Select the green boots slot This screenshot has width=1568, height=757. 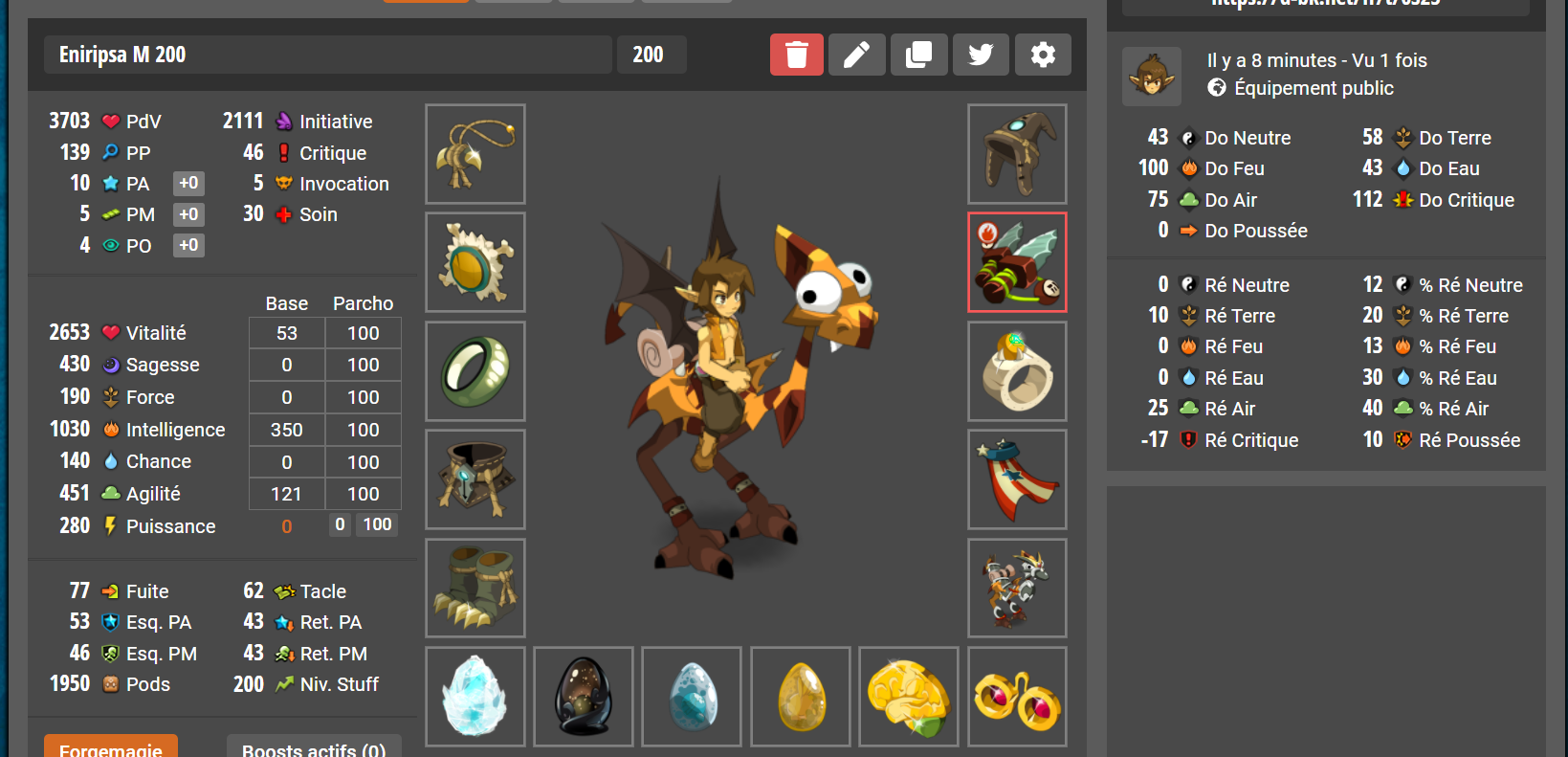pos(475,588)
